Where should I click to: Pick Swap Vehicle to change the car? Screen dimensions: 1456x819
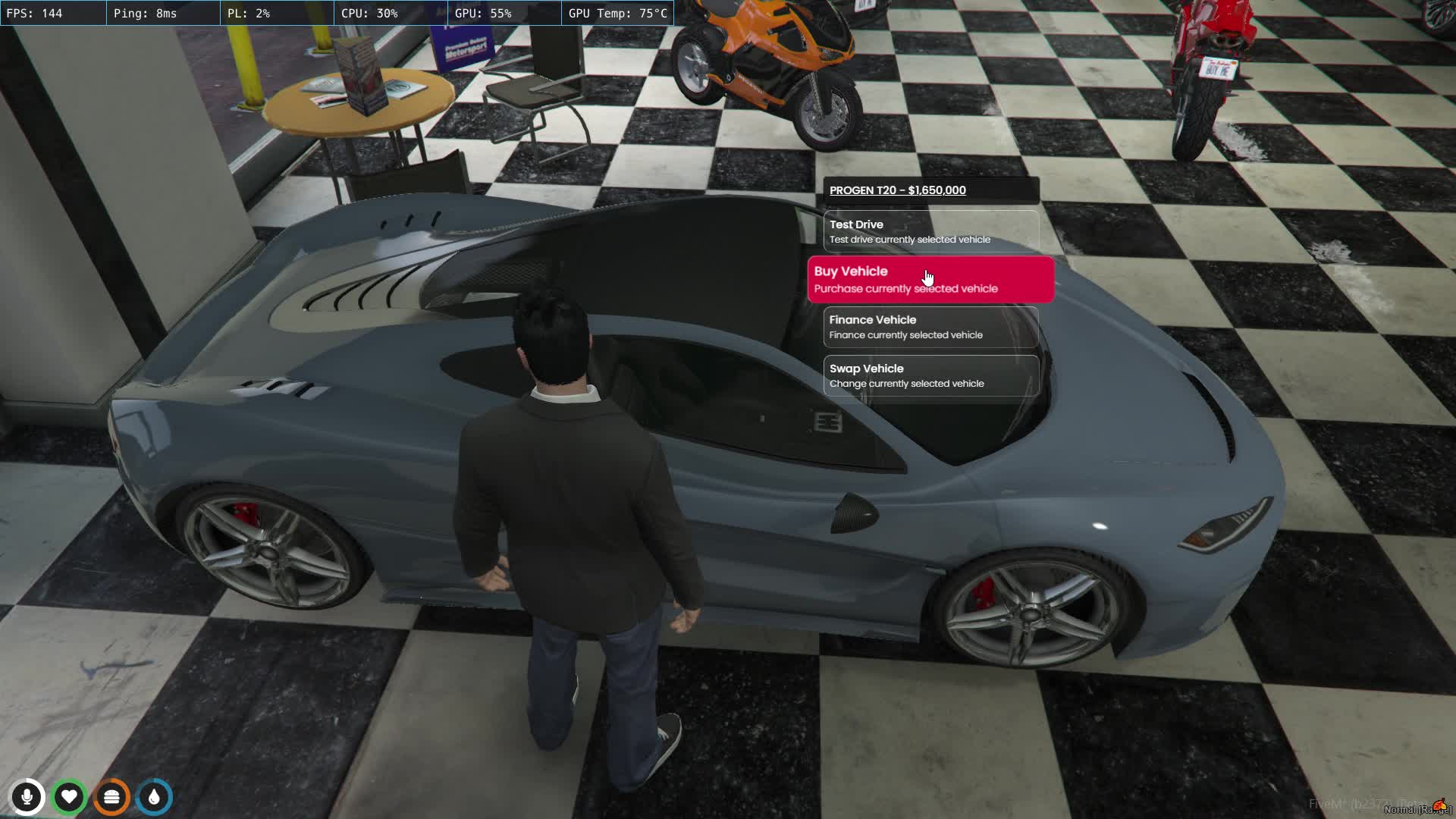coord(930,375)
